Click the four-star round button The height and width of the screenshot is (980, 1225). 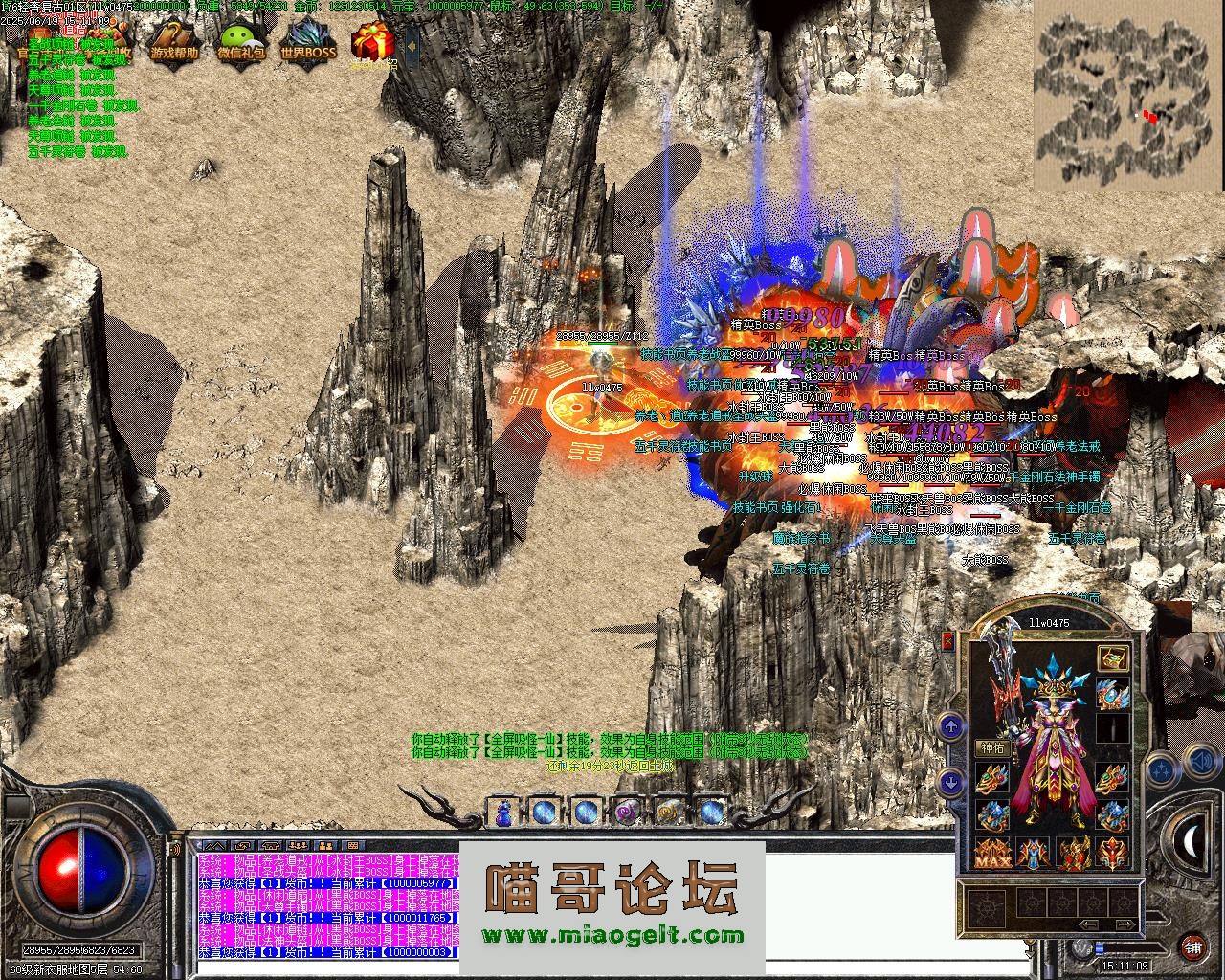pos(1160,768)
